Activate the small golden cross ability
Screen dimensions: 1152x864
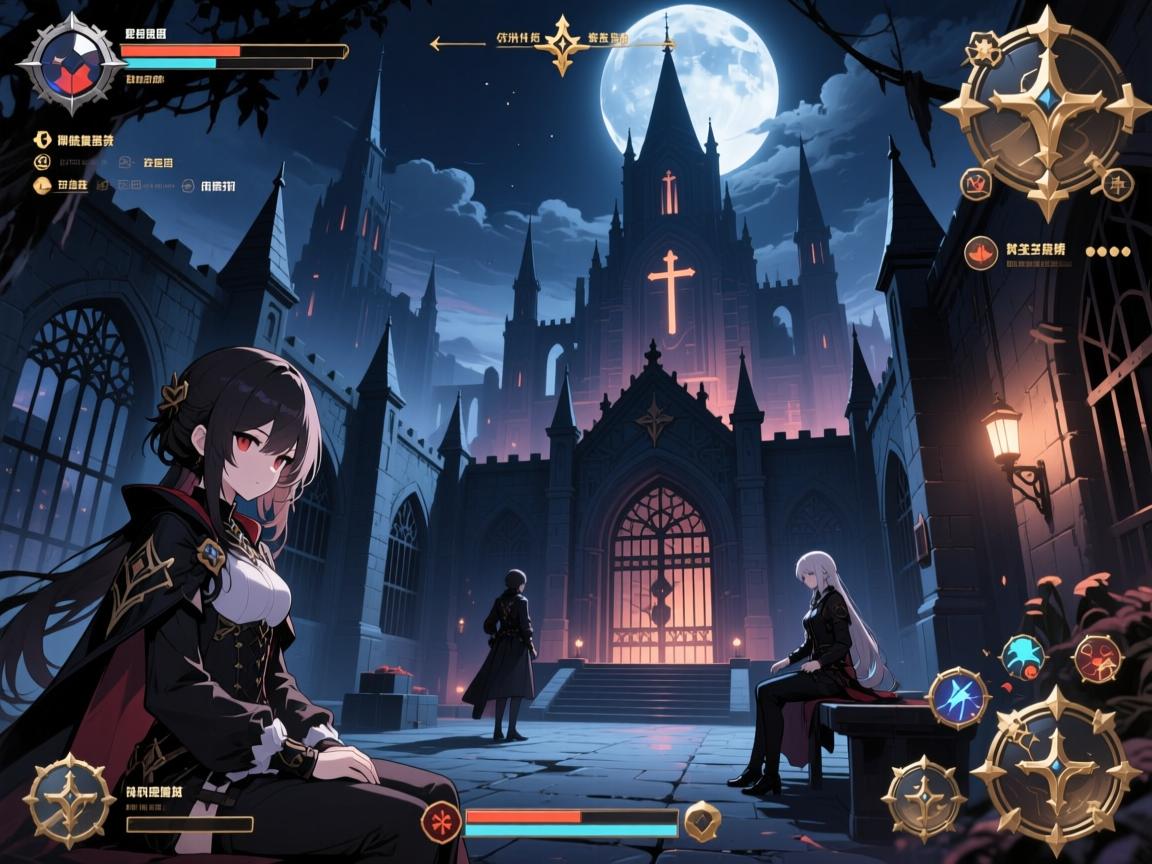pyautogui.click(x=923, y=797)
